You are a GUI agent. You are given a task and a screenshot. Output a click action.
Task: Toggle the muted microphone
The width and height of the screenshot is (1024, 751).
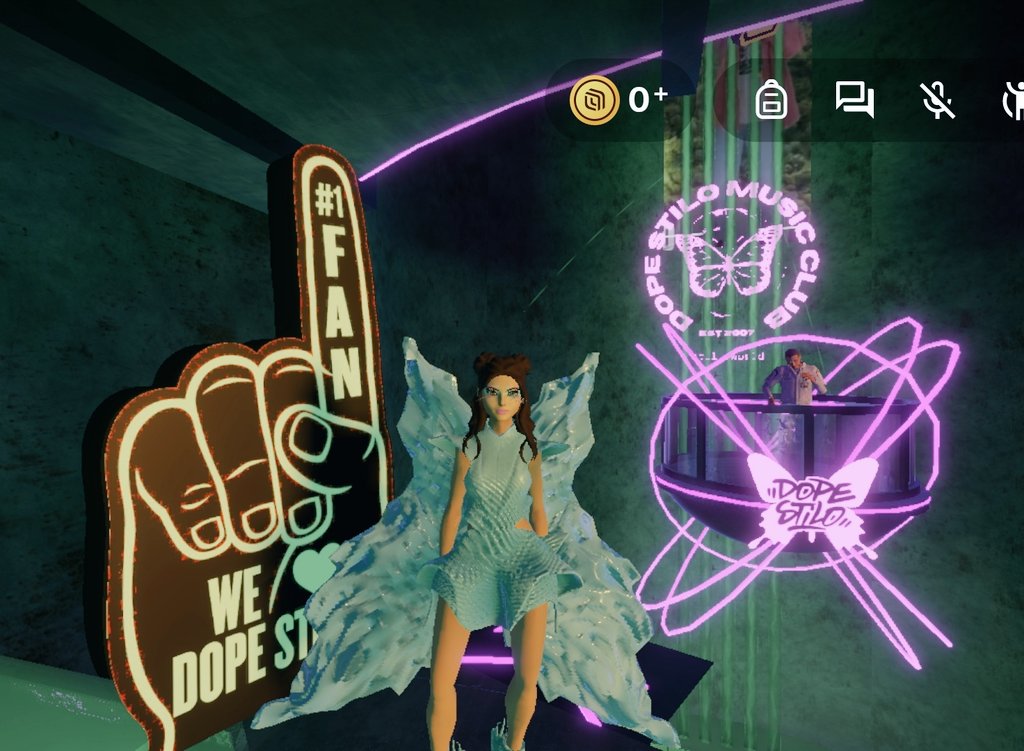point(938,100)
